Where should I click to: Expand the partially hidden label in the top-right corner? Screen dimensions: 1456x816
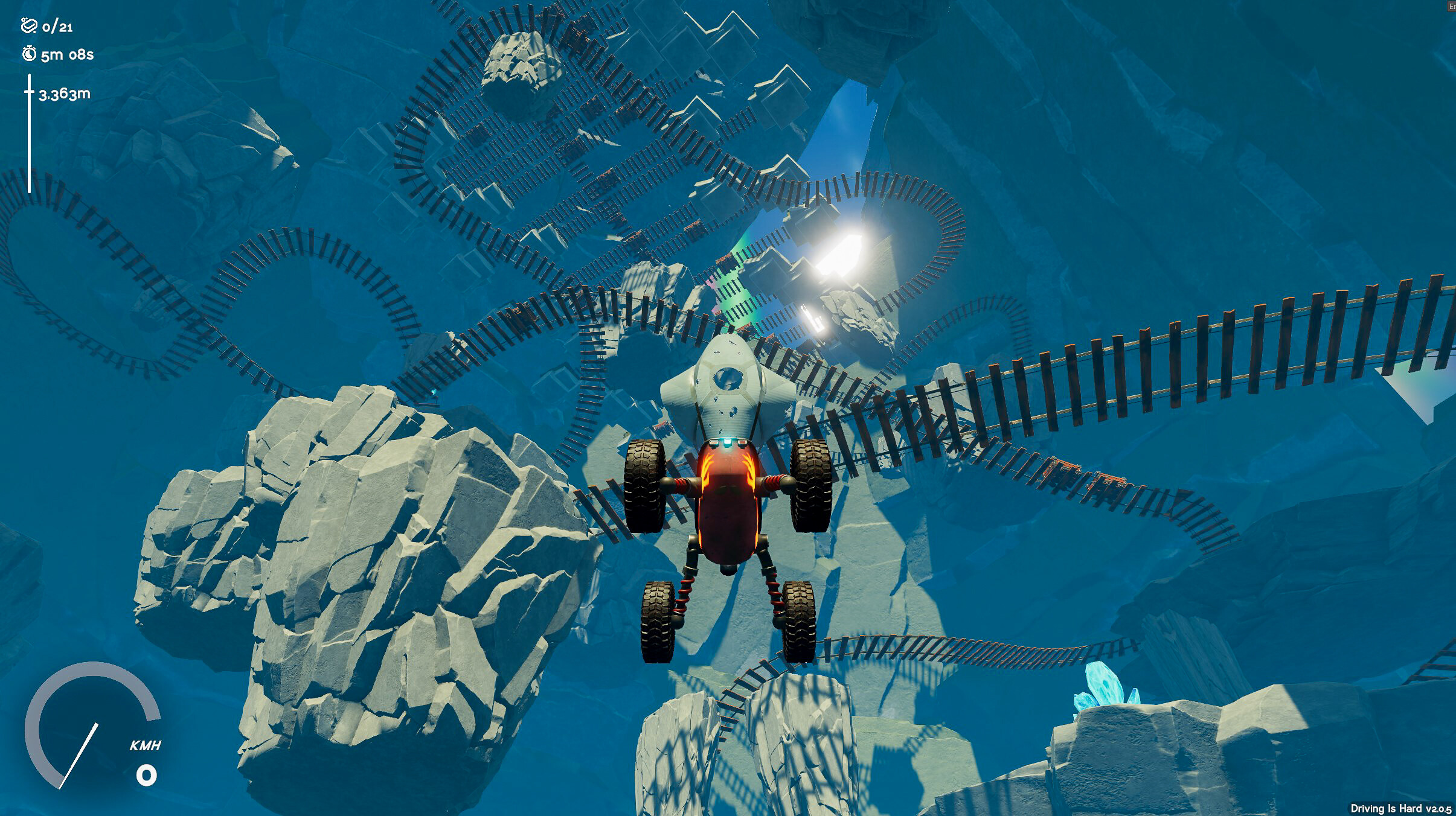point(1449,6)
